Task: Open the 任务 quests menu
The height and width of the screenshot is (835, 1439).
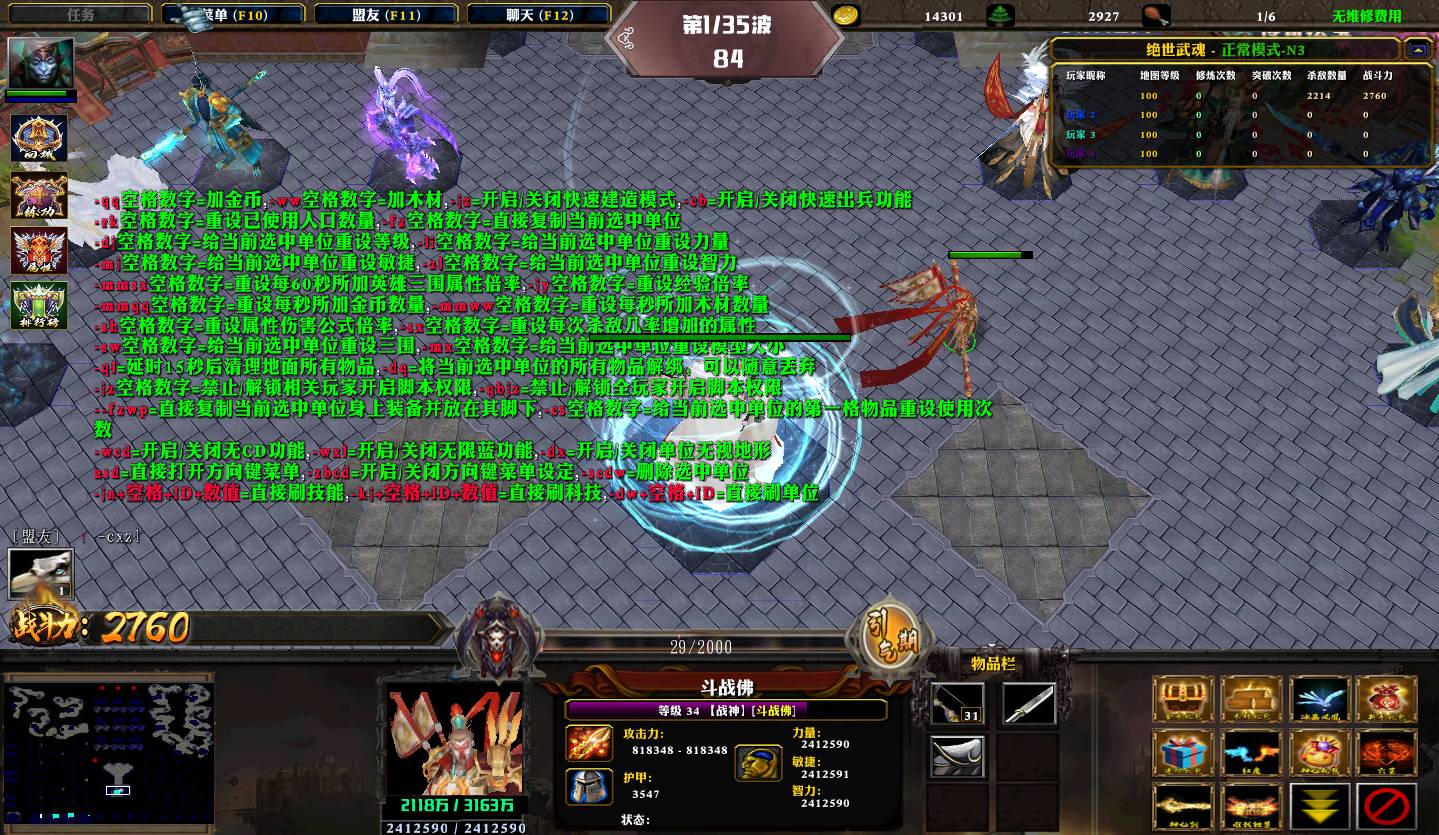Action: click(x=80, y=15)
